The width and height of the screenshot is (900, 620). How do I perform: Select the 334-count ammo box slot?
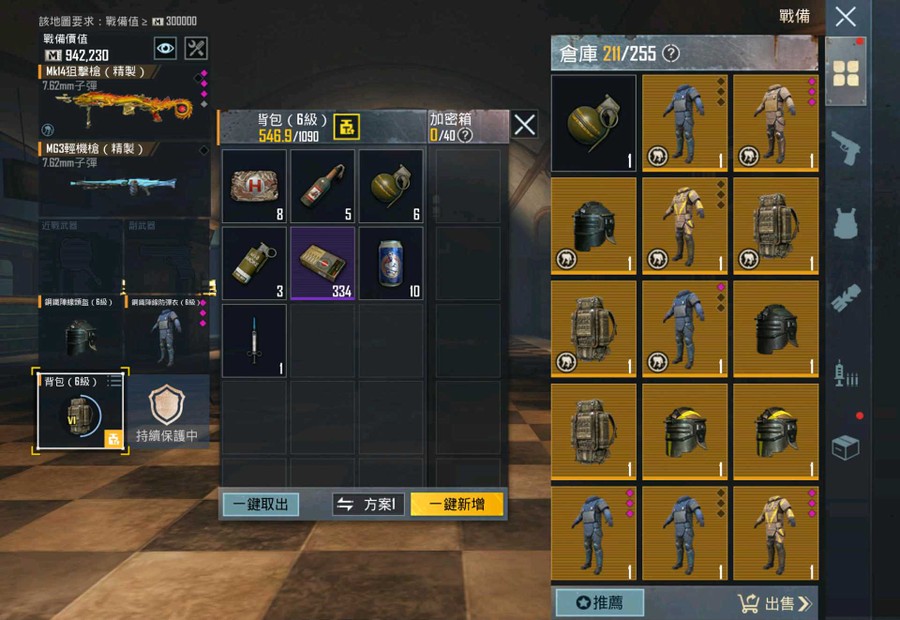click(x=323, y=263)
